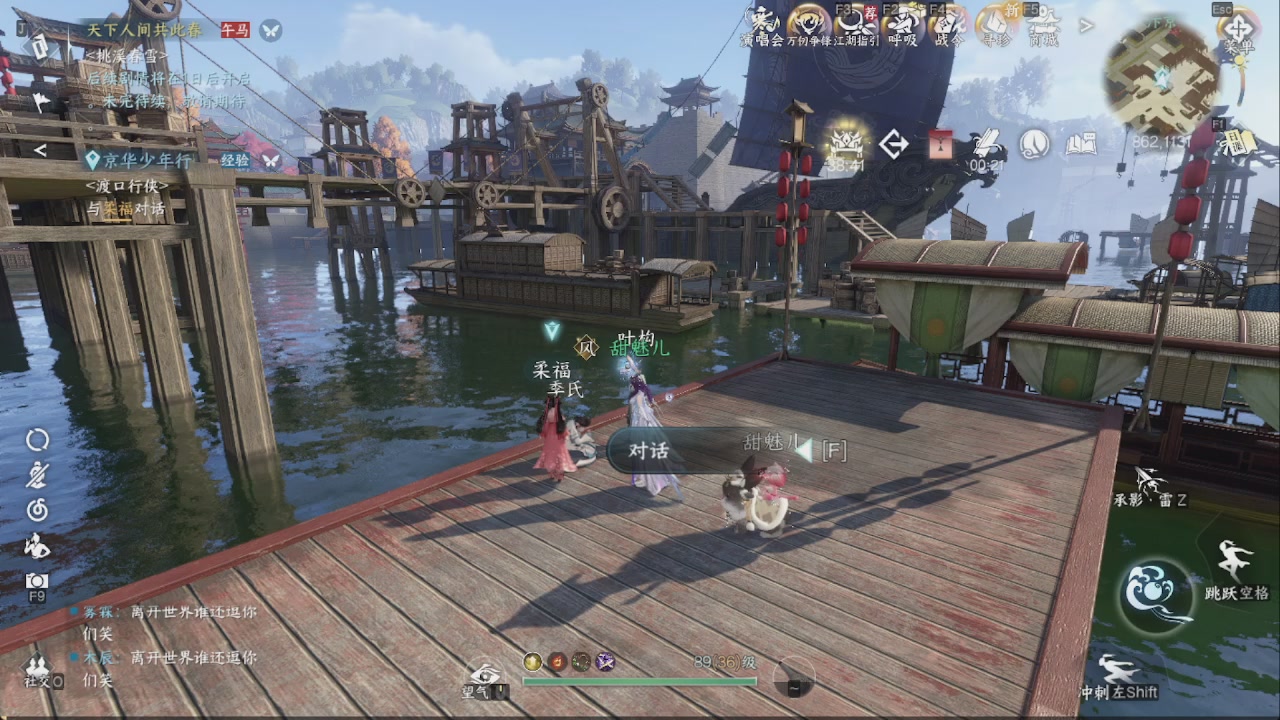Screen dimensions: 1280x720
Task: Open the 演唱会 concert event icon
Action: [x=763, y=24]
